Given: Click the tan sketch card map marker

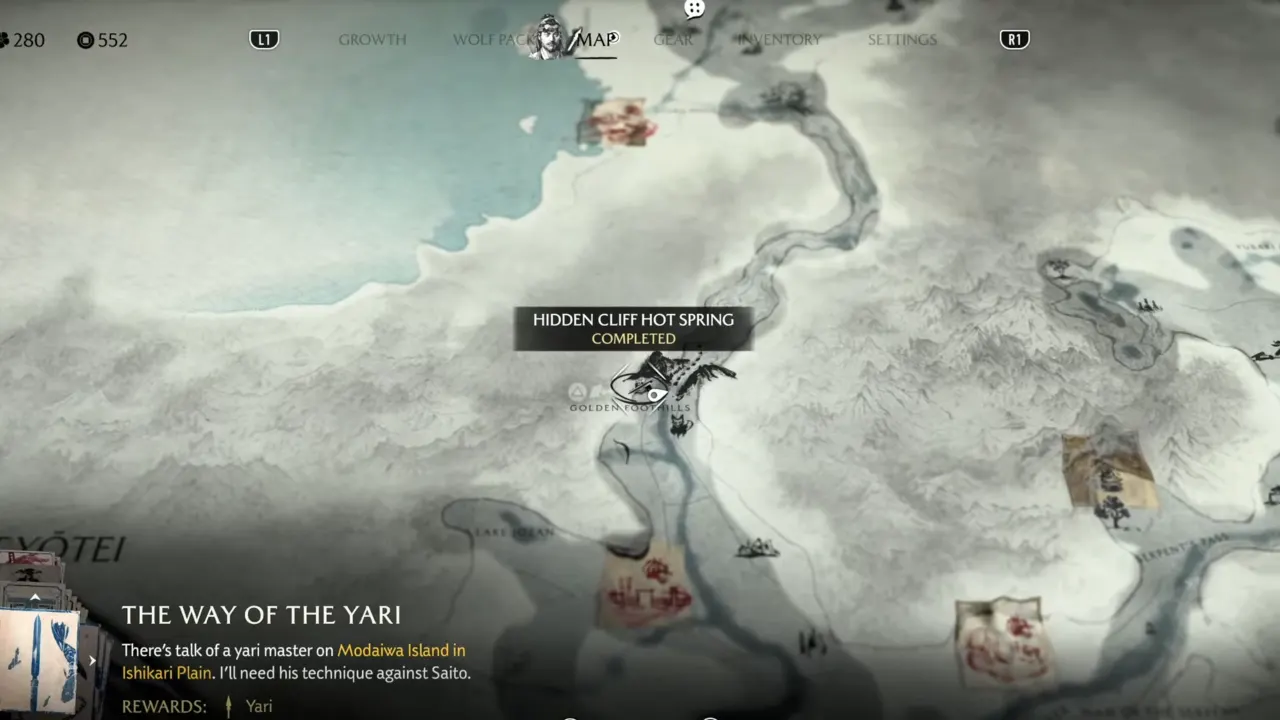Looking at the screenshot, I should [1108, 471].
